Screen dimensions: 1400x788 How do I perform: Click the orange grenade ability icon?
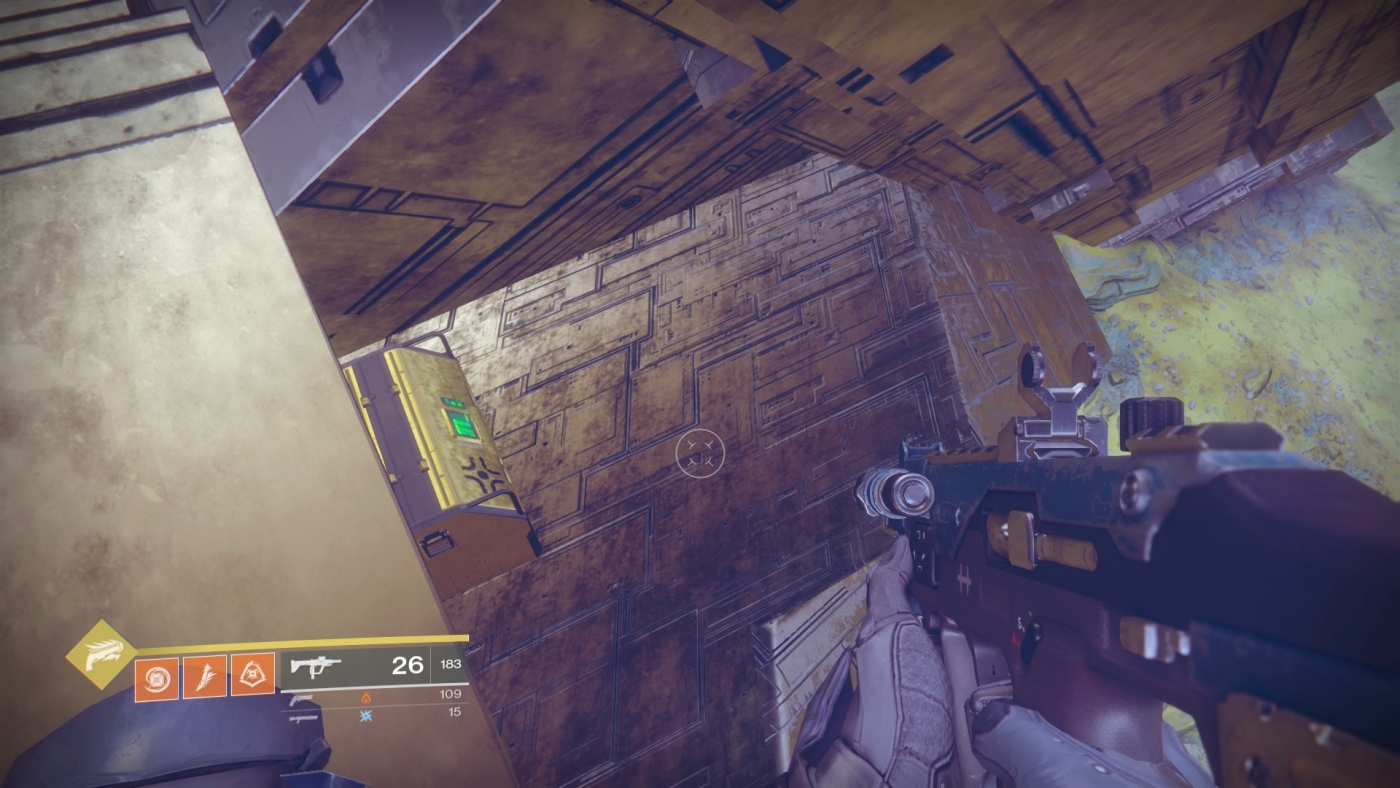(x=252, y=674)
